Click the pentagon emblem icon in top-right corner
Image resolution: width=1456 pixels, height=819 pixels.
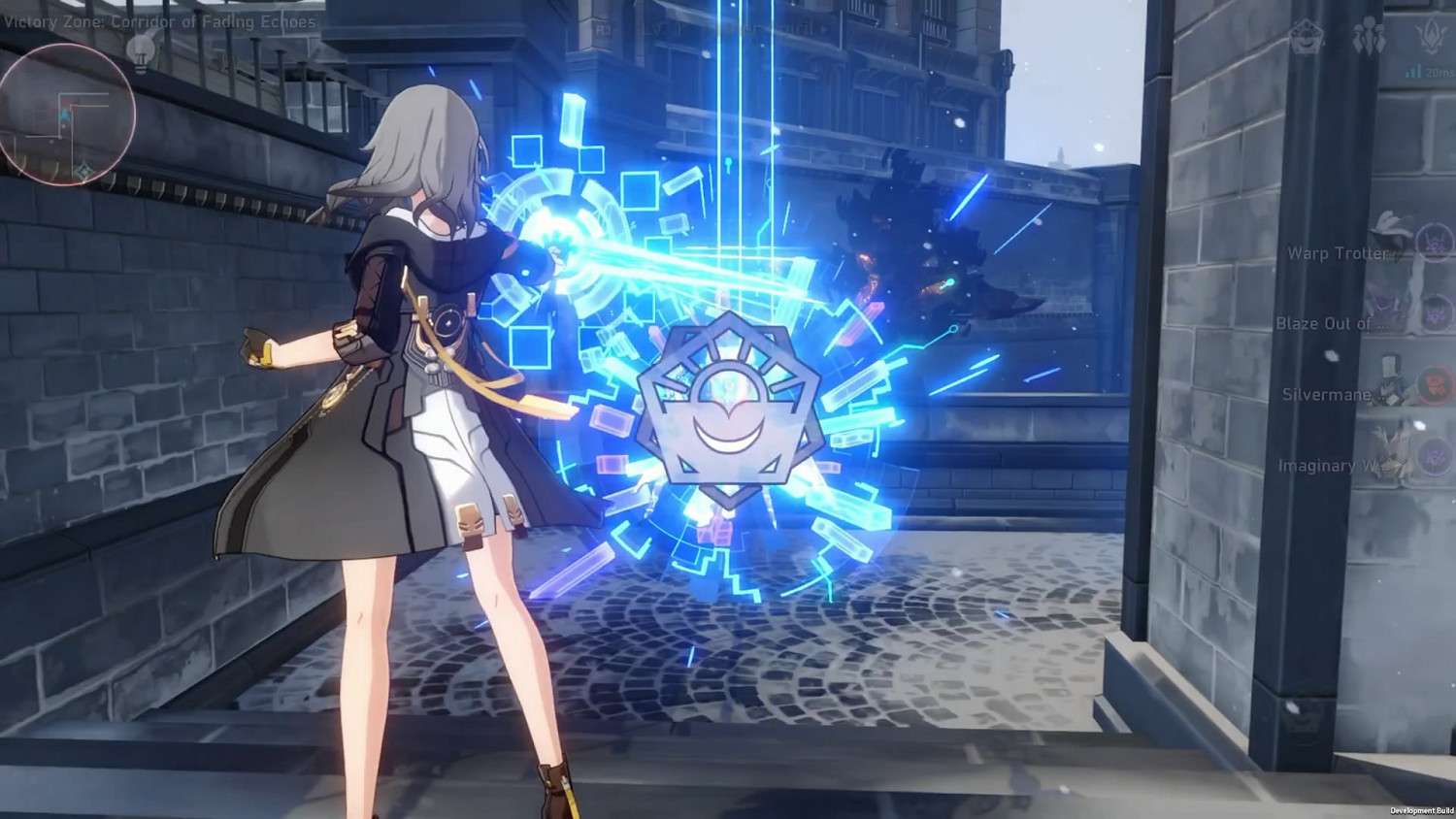pos(1307,36)
